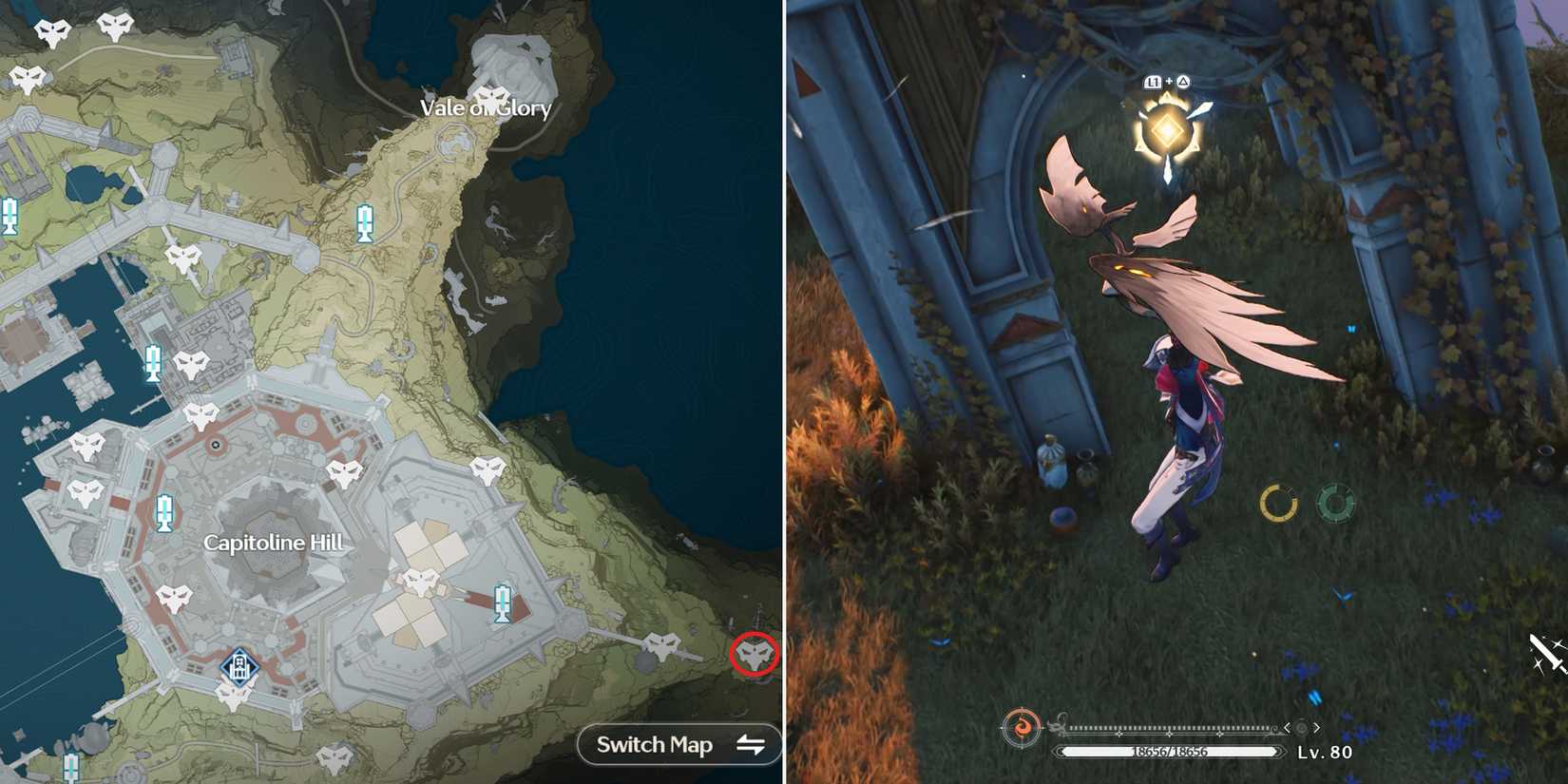Click the glowing golden interaction pickup
The image size is (1568, 784).
[1166, 128]
